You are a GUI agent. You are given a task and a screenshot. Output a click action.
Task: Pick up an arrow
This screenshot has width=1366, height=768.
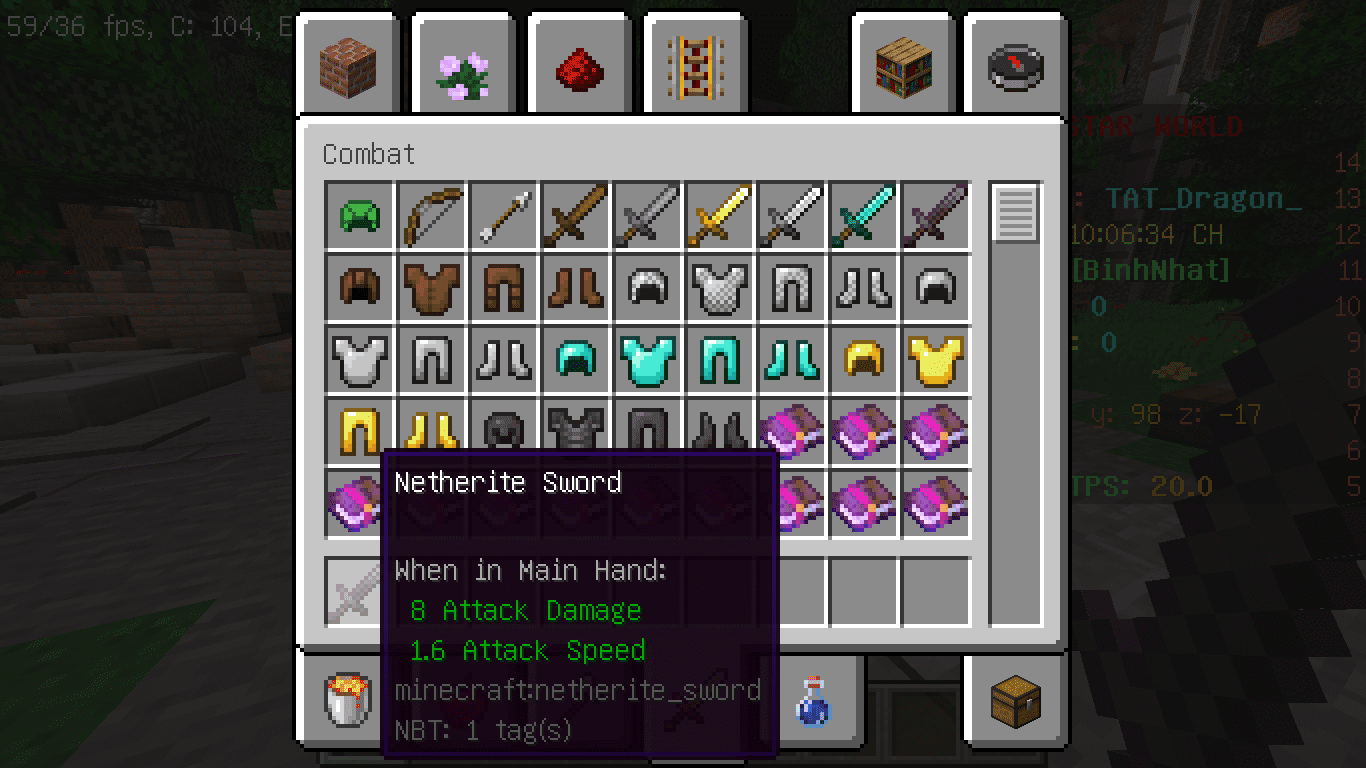point(503,215)
